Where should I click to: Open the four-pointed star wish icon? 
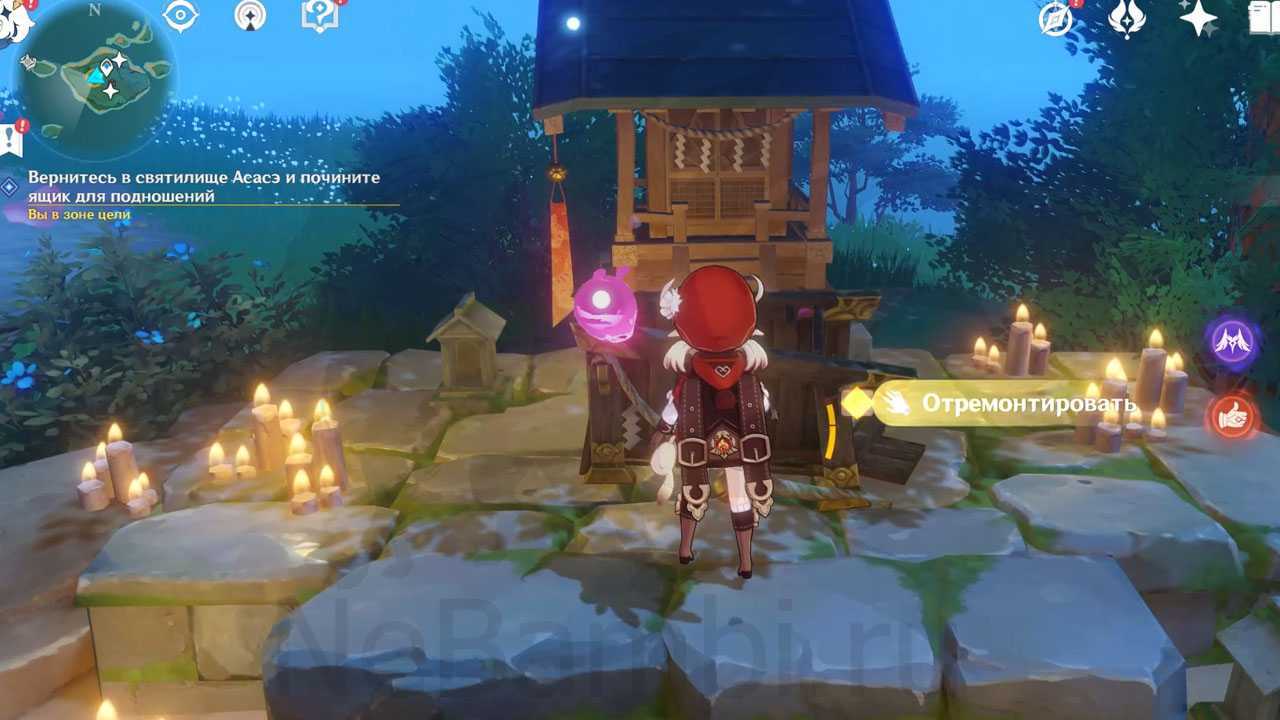(x=1197, y=18)
